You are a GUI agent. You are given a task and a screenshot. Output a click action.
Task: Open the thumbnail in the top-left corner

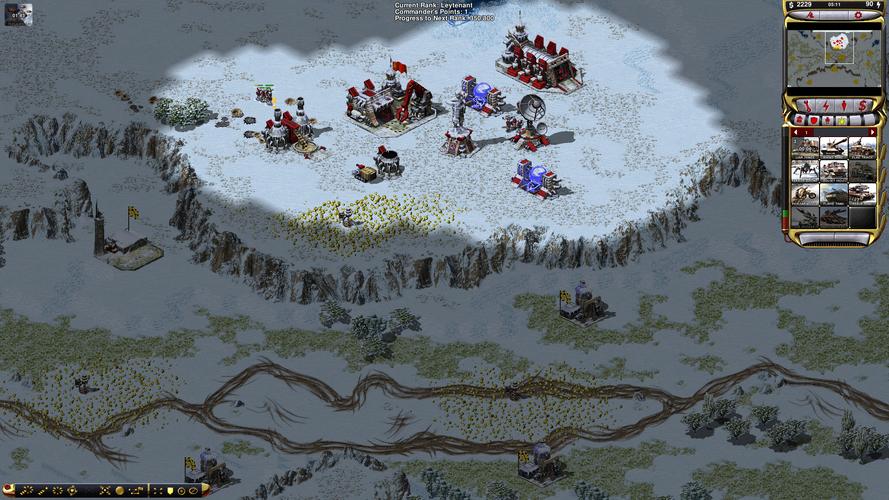pos(19,13)
